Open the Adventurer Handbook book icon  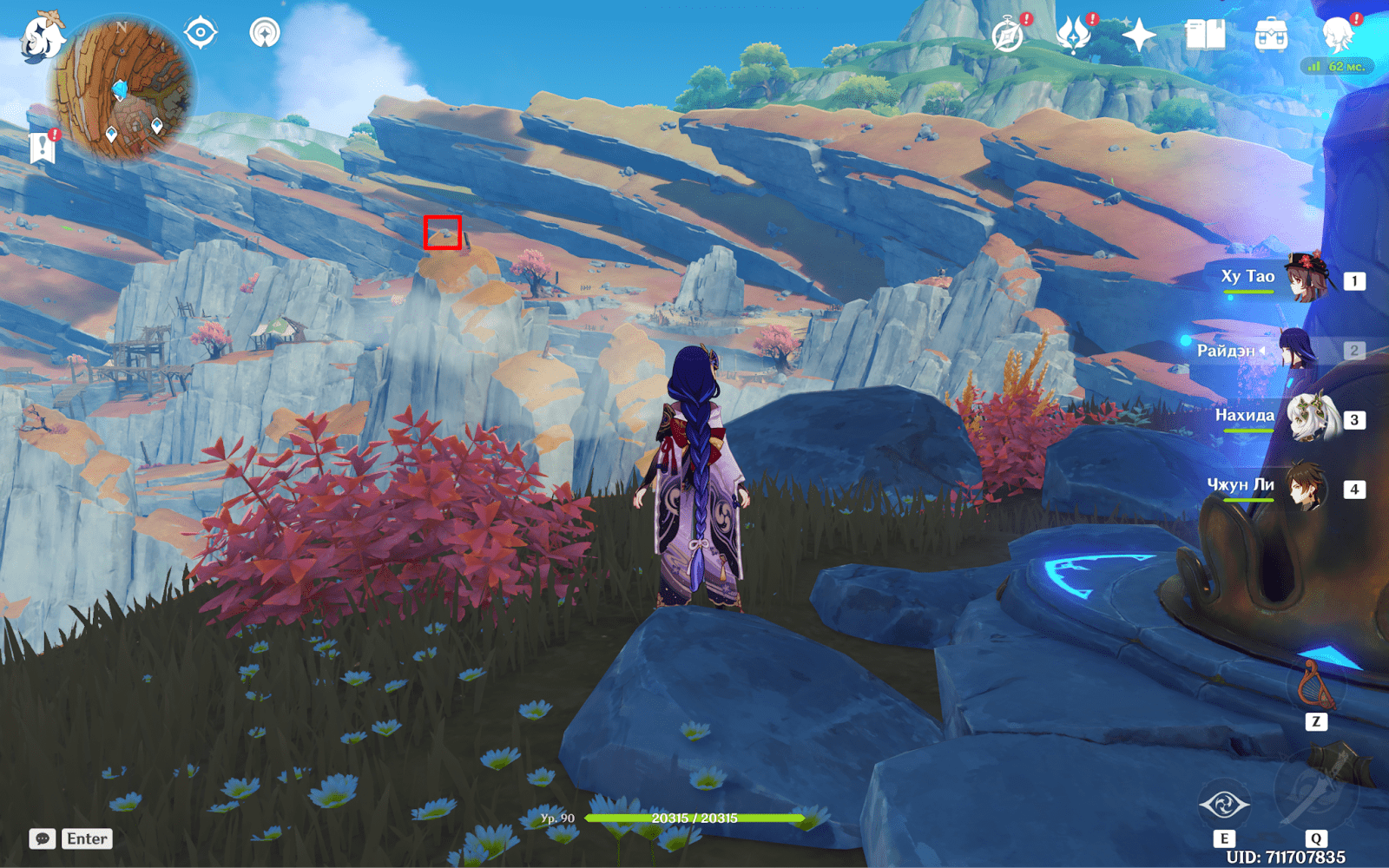[x=1205, y=36]
